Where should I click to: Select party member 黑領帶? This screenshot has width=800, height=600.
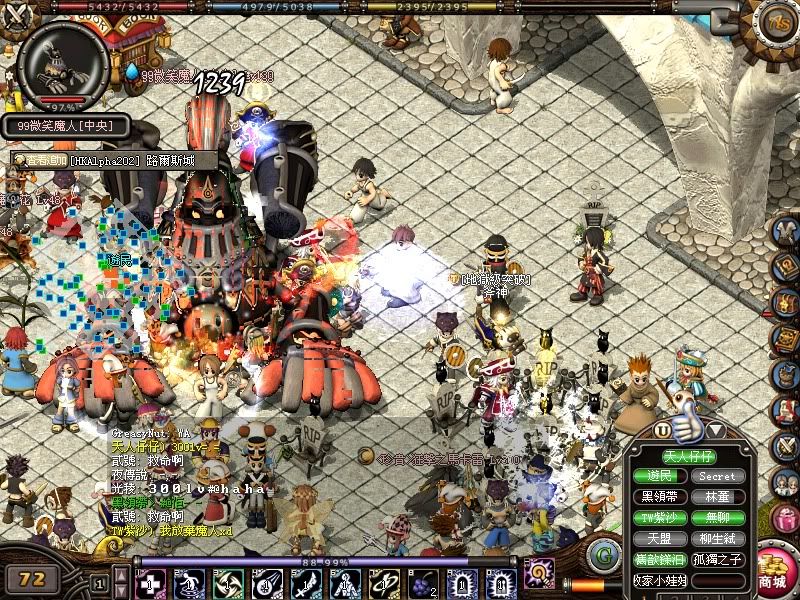pos(660,497)
